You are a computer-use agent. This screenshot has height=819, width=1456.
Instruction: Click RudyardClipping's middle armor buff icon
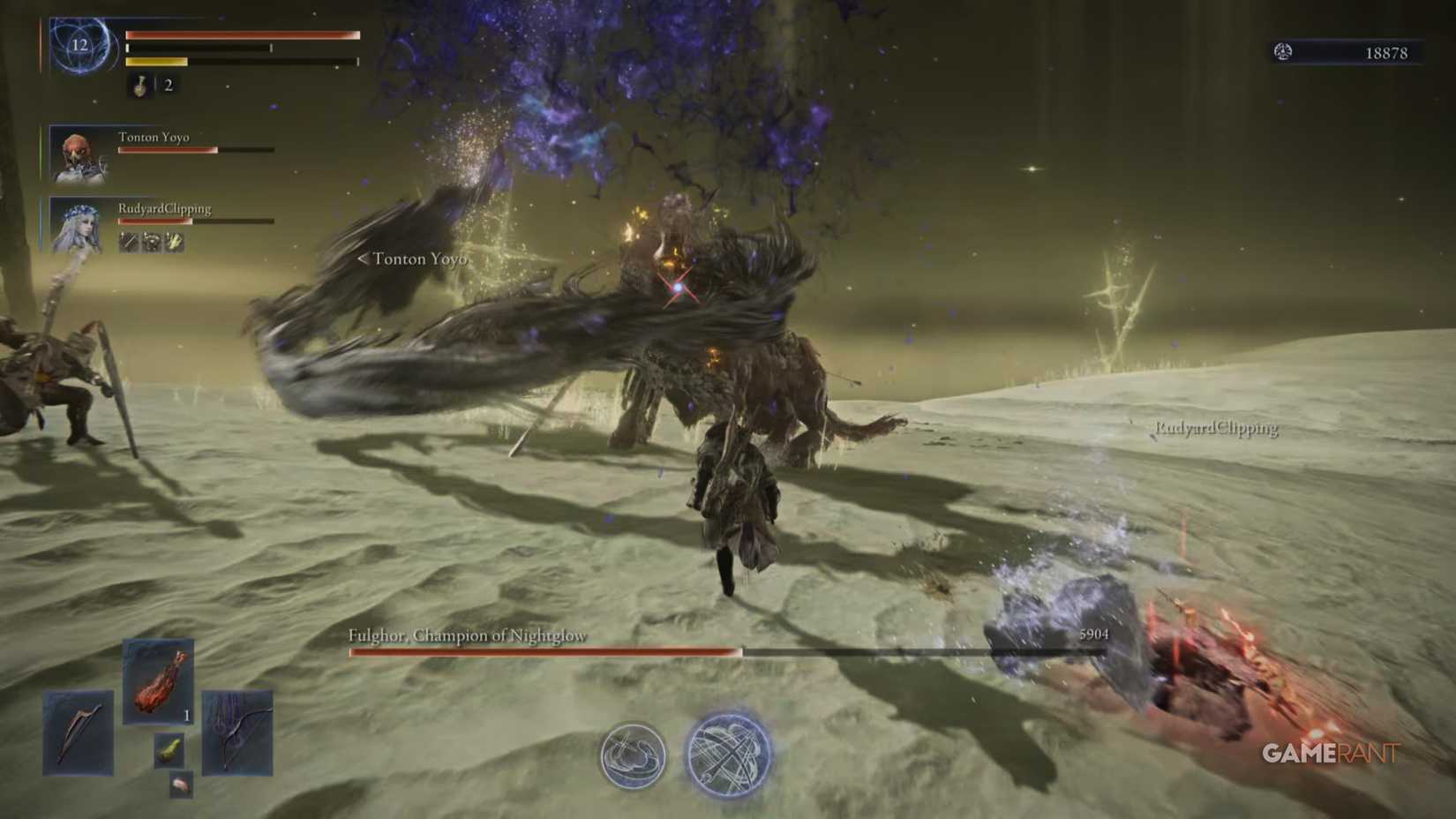pyautogui.click(x=152, y=241)
